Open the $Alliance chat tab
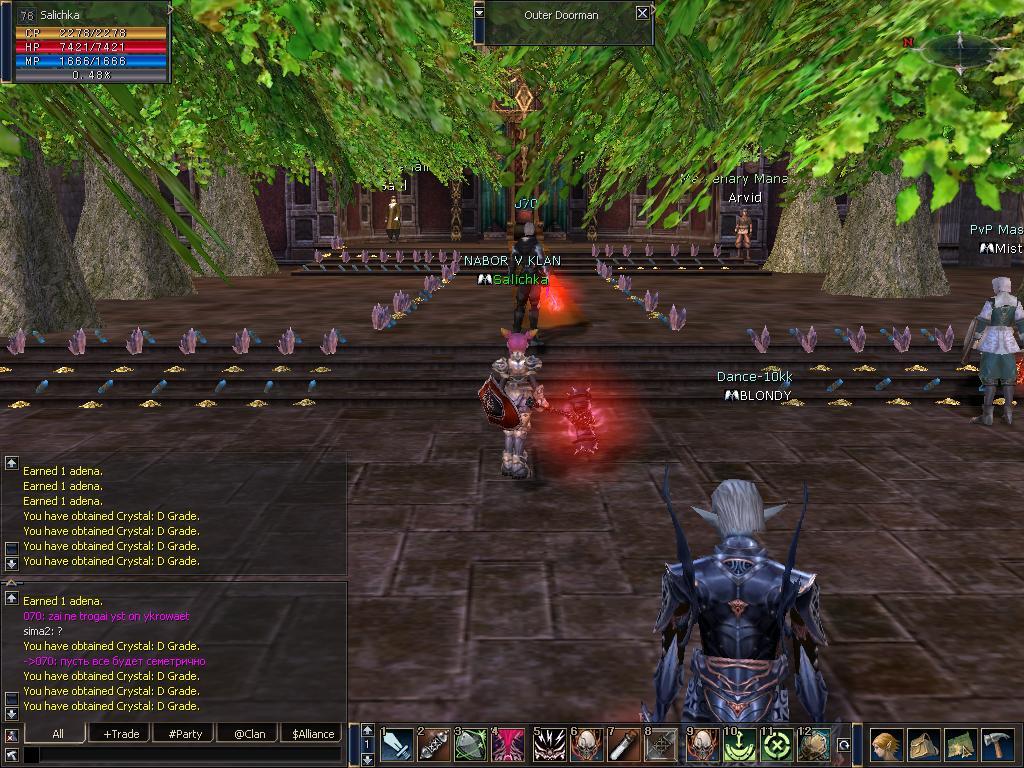This screenshot has width=1024, height=768. click(x=313, y=733)
